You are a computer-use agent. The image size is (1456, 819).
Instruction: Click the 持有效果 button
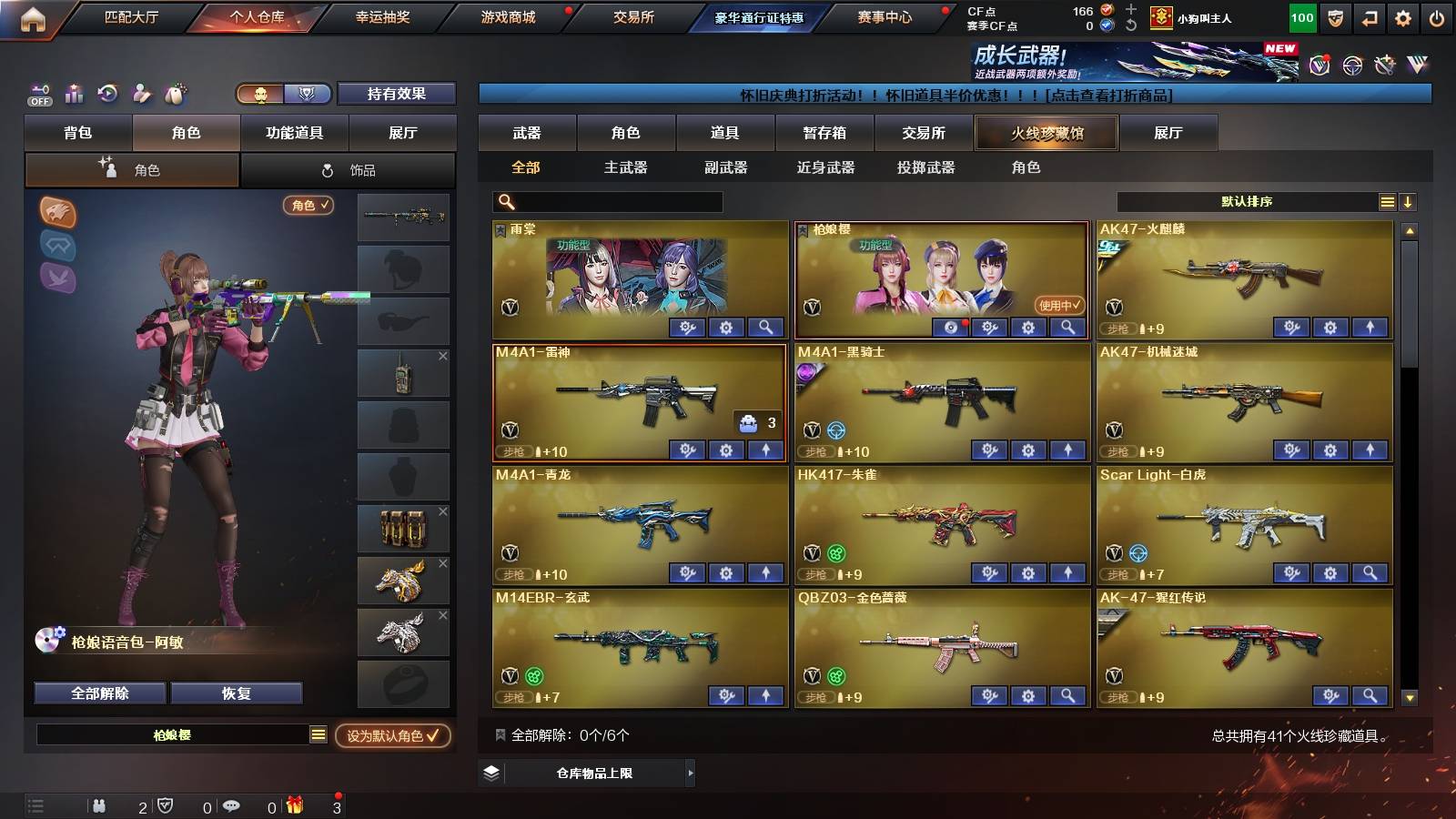click(397, 94)
